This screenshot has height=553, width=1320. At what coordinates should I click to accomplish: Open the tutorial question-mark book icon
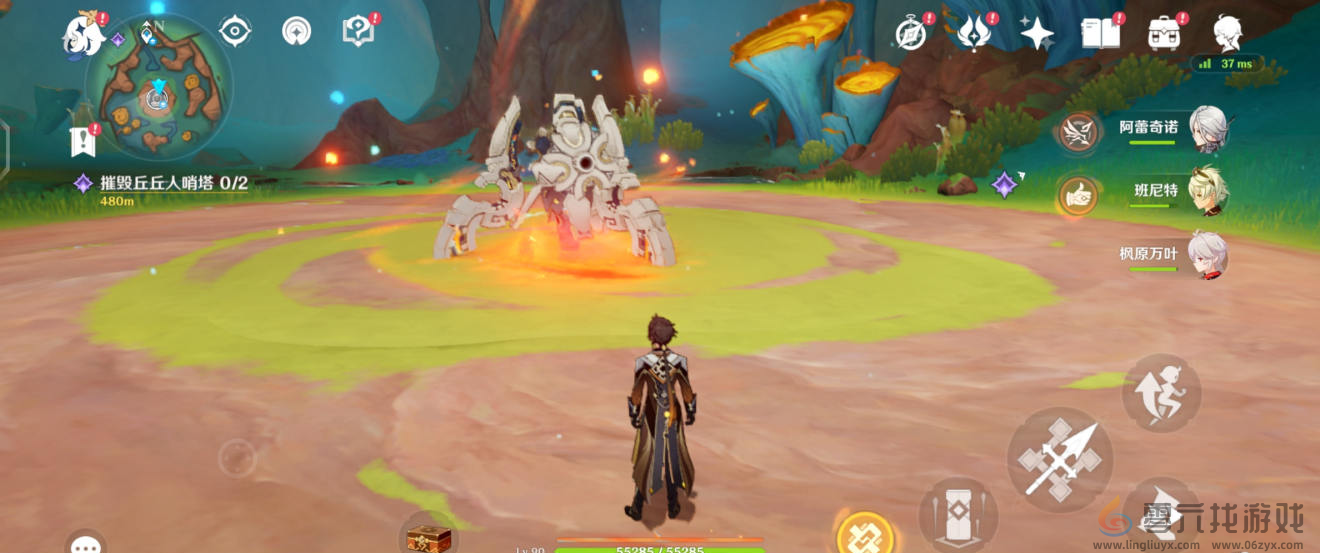pos(357,32)
